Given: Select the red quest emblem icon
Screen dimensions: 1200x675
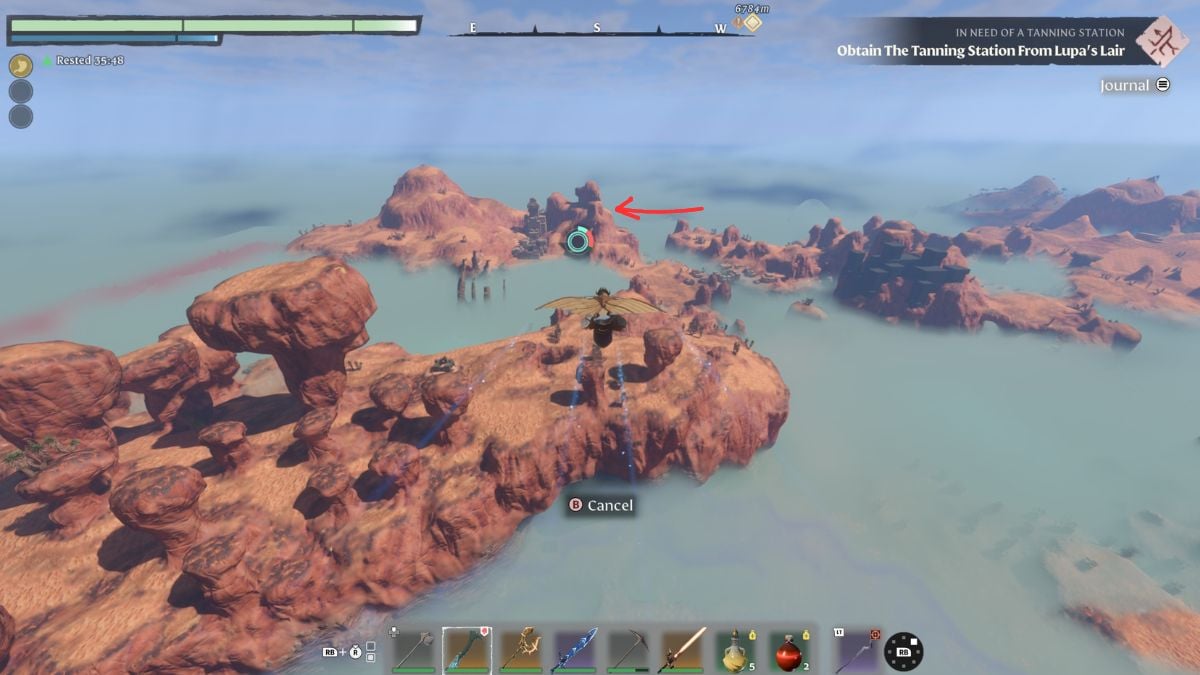Looking at the screenshot, I should (x=1163, y=42).
